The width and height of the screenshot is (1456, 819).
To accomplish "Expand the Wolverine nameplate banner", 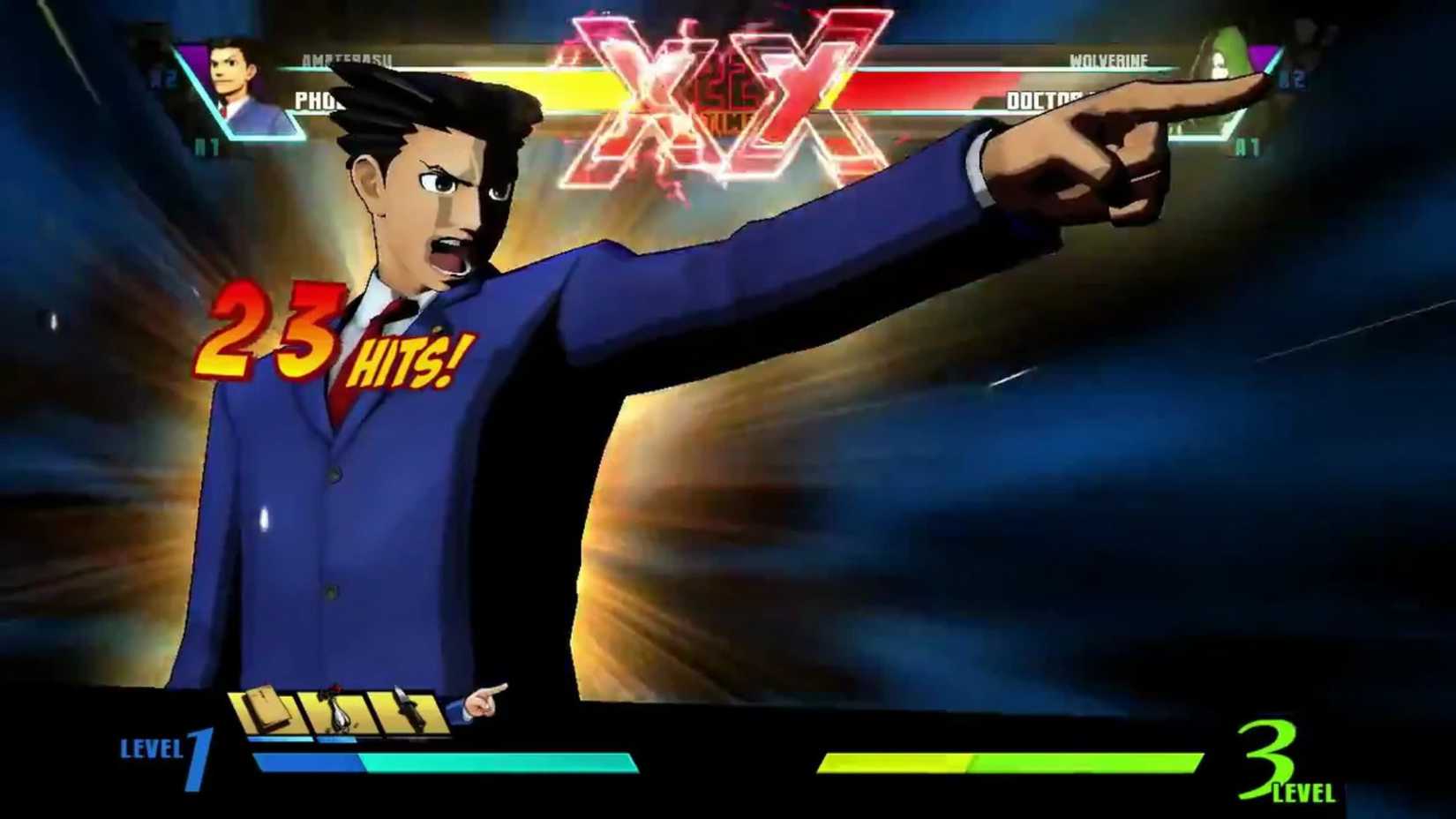I will 1107,61.
